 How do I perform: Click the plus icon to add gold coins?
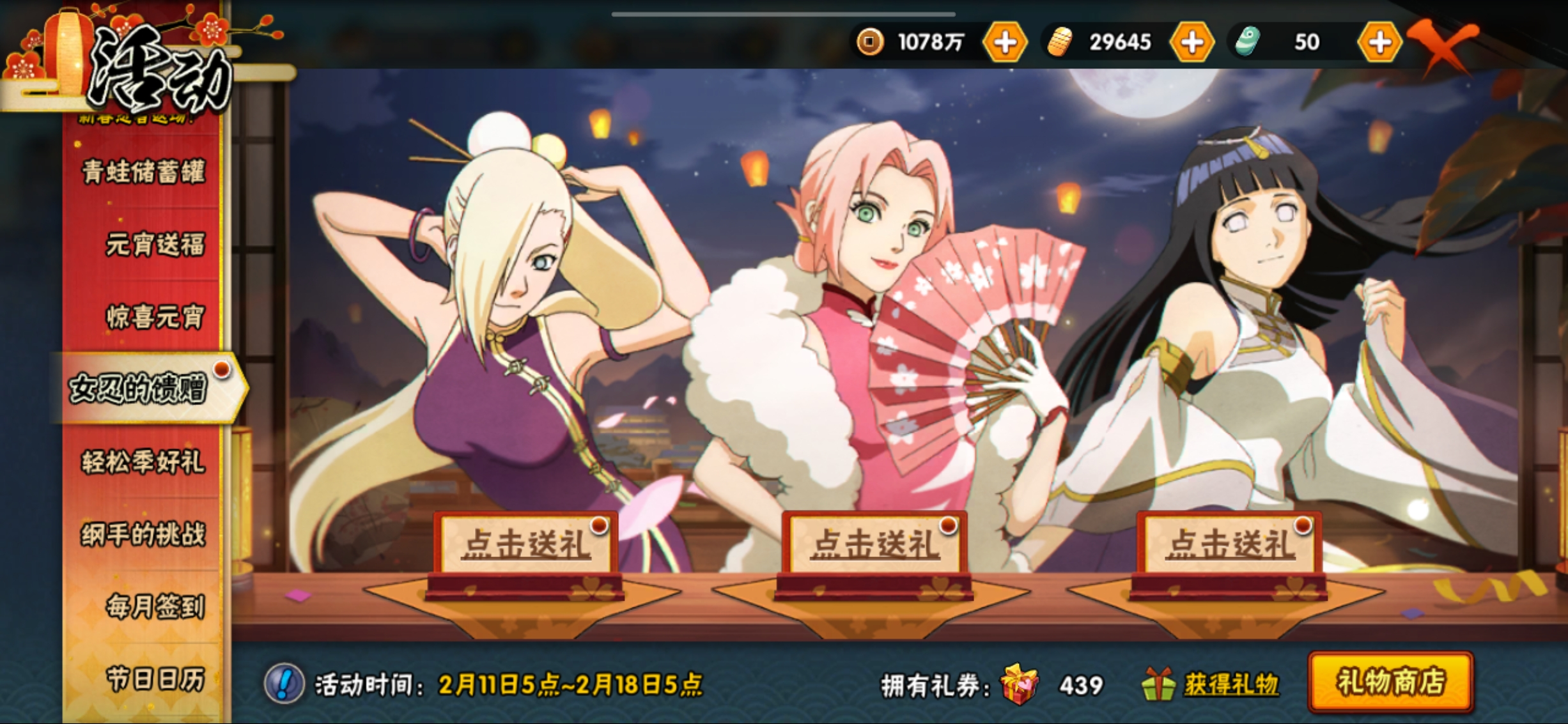1006,42
